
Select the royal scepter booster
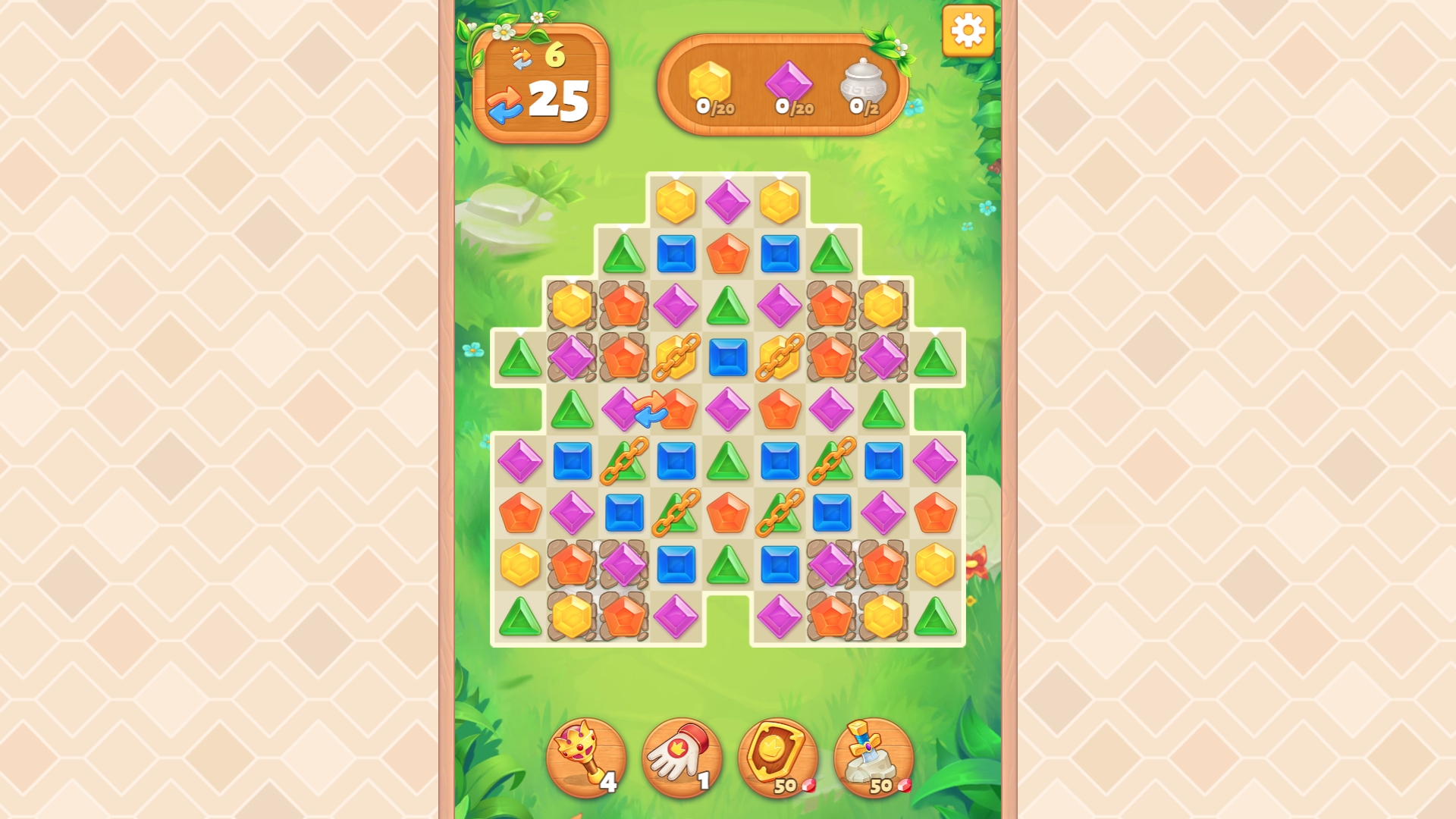coord(588,758)
